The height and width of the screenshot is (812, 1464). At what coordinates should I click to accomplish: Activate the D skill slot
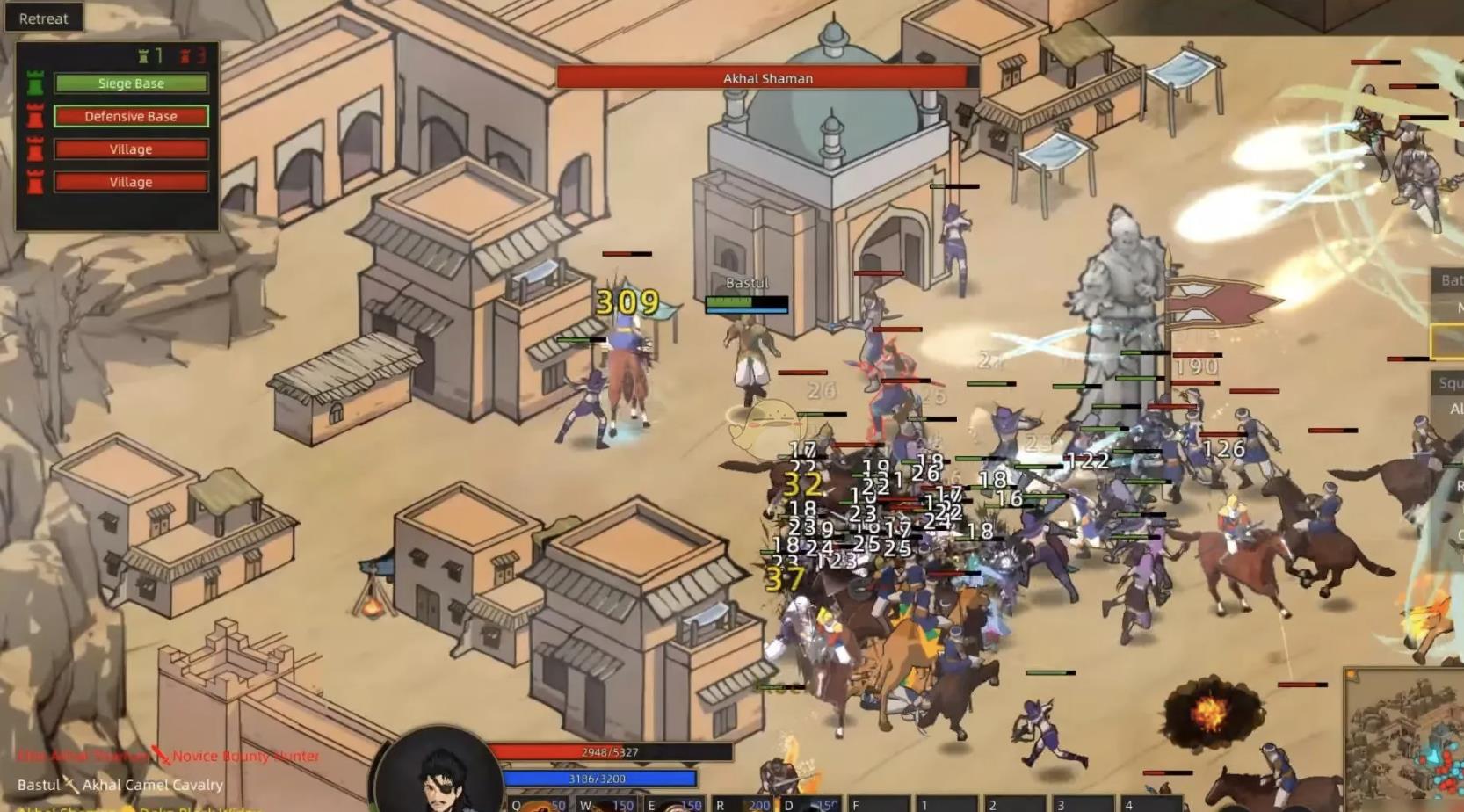click(x=811, y=804)
